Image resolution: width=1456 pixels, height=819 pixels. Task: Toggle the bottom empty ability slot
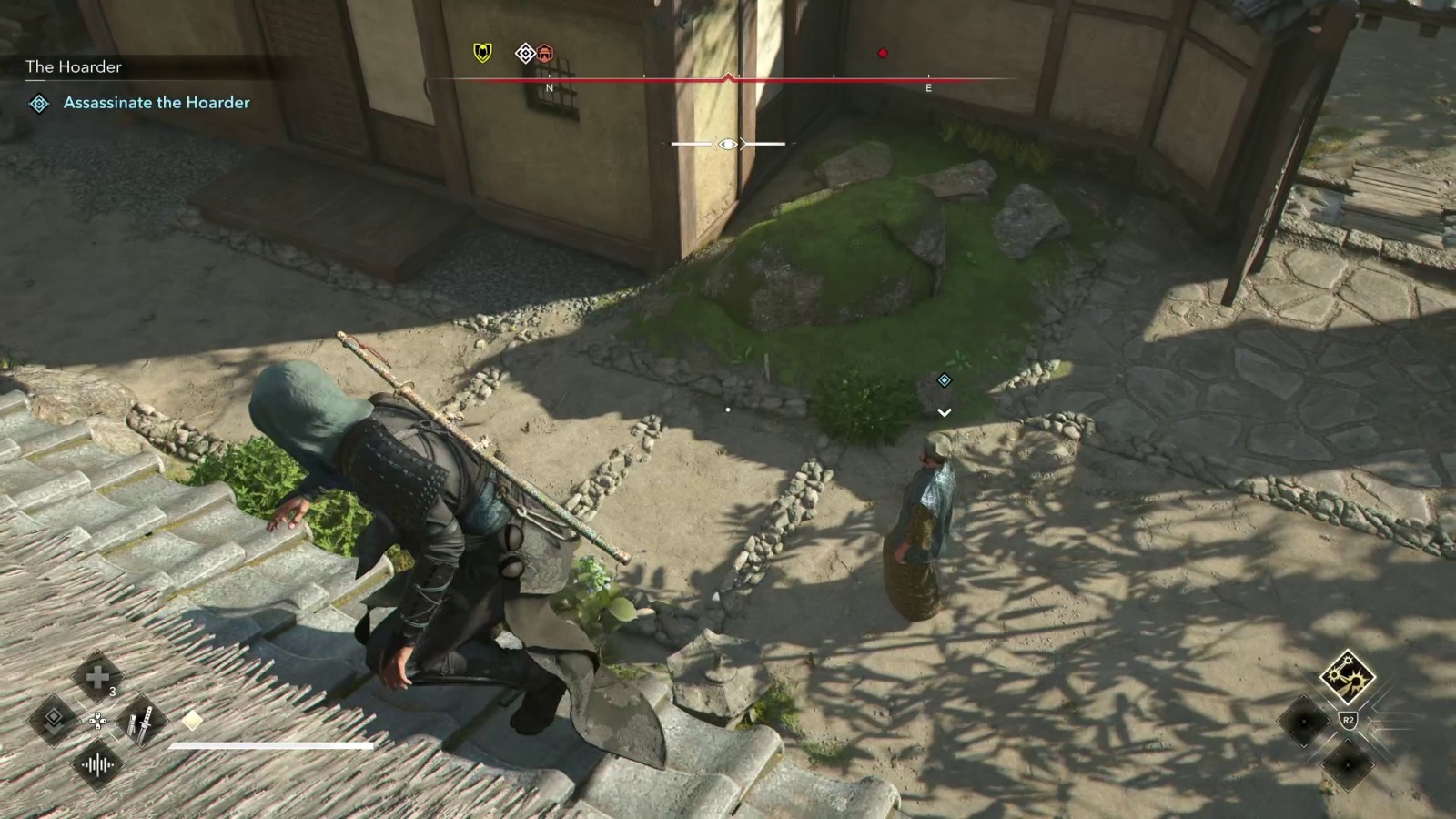pos(1348,765)
